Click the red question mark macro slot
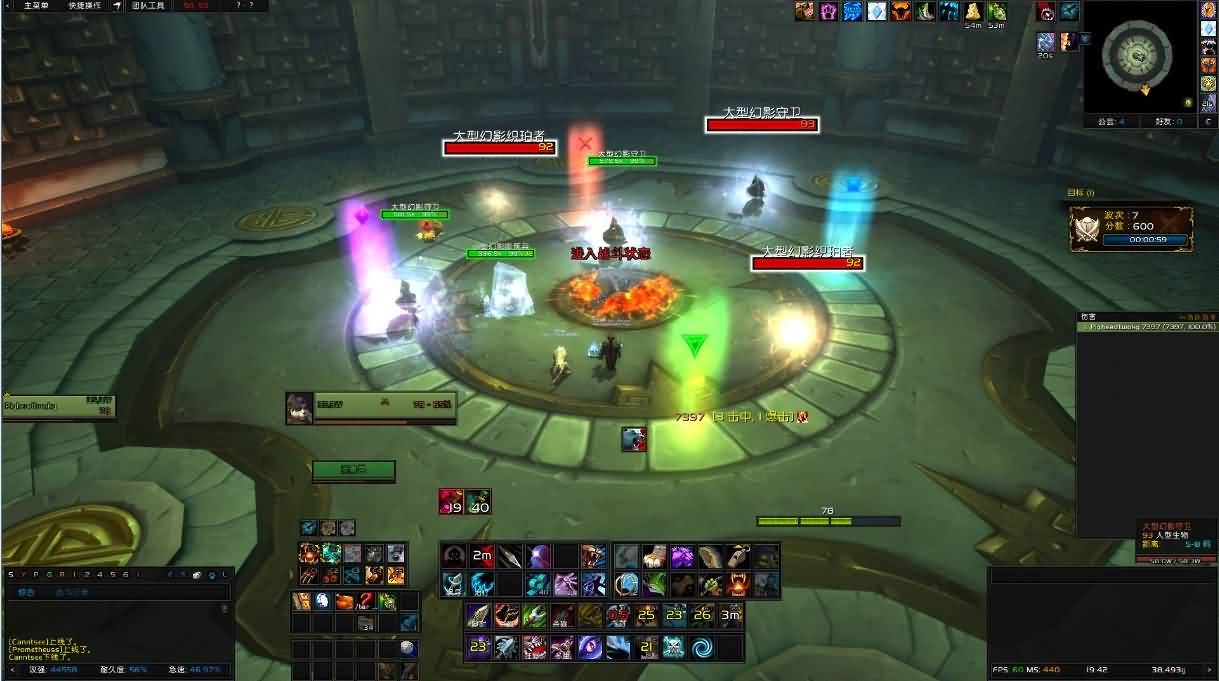 pos(365,600)
